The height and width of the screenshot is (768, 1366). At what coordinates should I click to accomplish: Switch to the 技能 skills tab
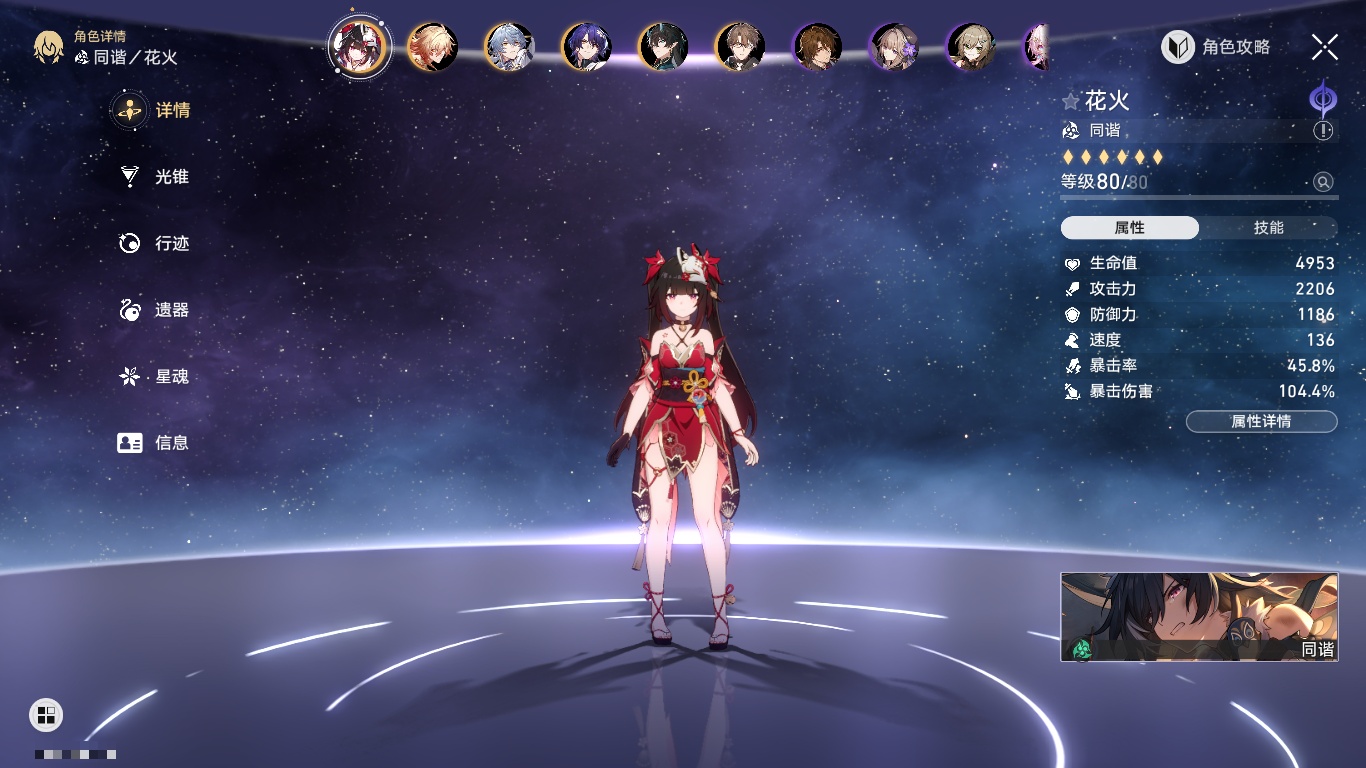click(1268, 228)
